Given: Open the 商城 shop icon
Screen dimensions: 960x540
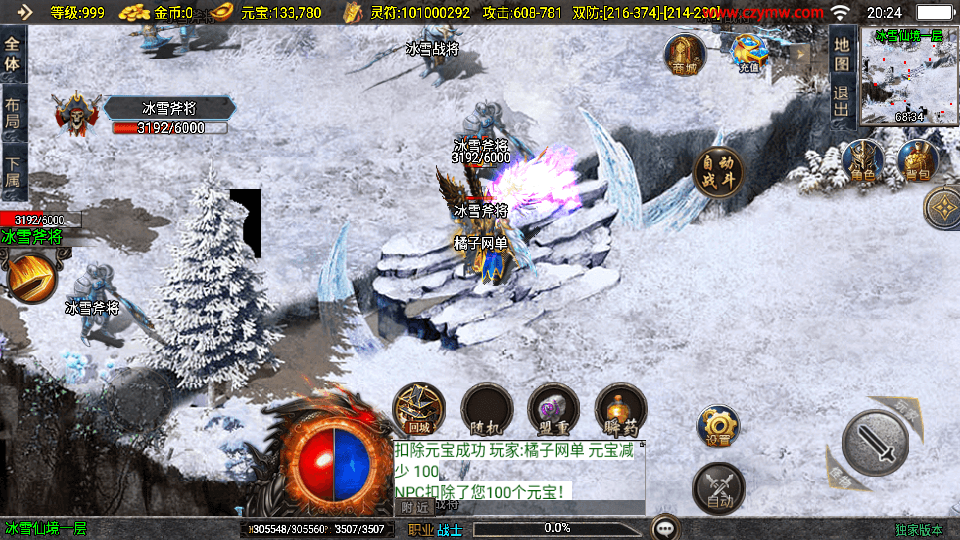Looking at the screenshot, I should pyautogui.click(x=685, y=54).
